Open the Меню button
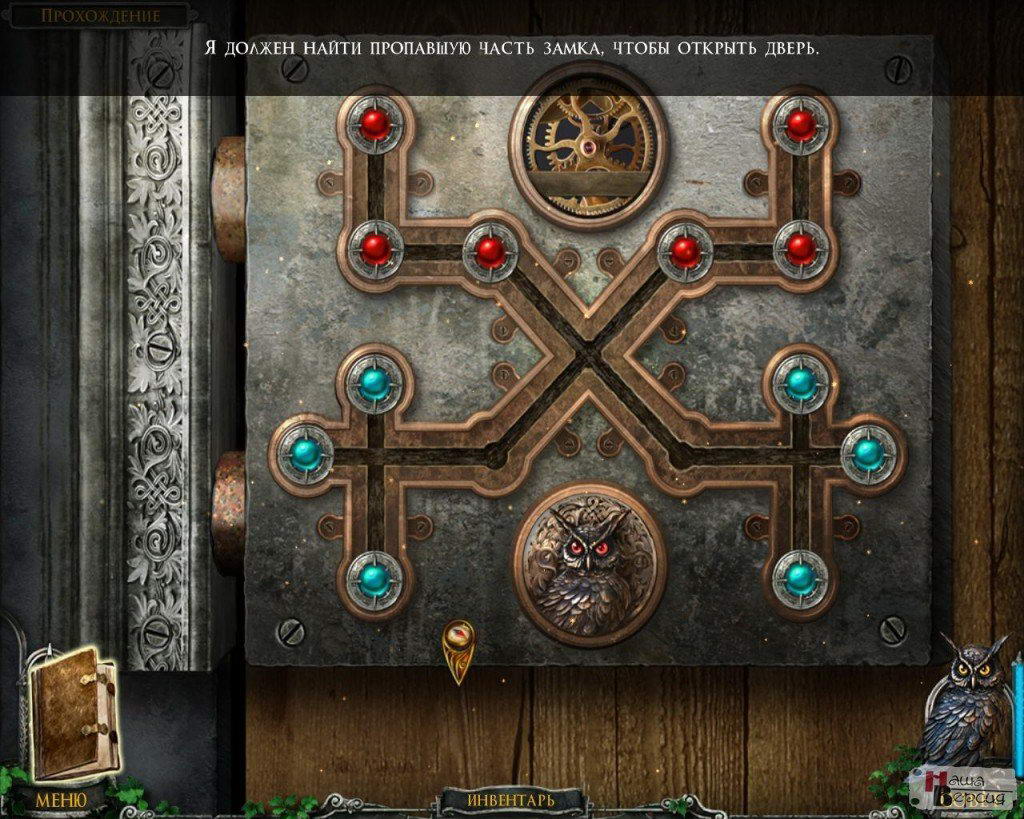 [x=60, y=799]
